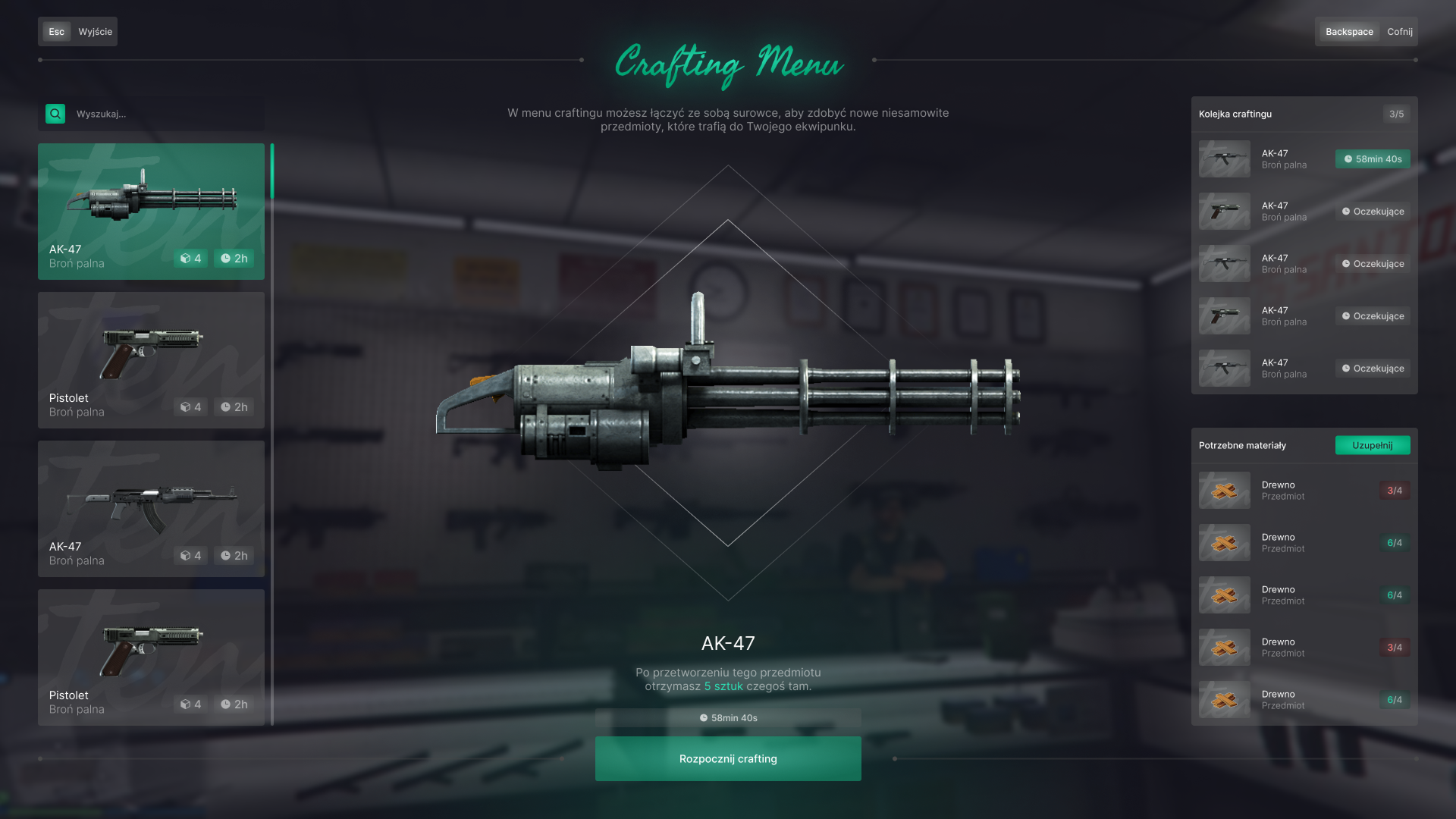Image resolution: width=1456 pixels, height=819 pixels.
Task: Select the first Pistolet item in sidebar
Action: click(151, 359)
